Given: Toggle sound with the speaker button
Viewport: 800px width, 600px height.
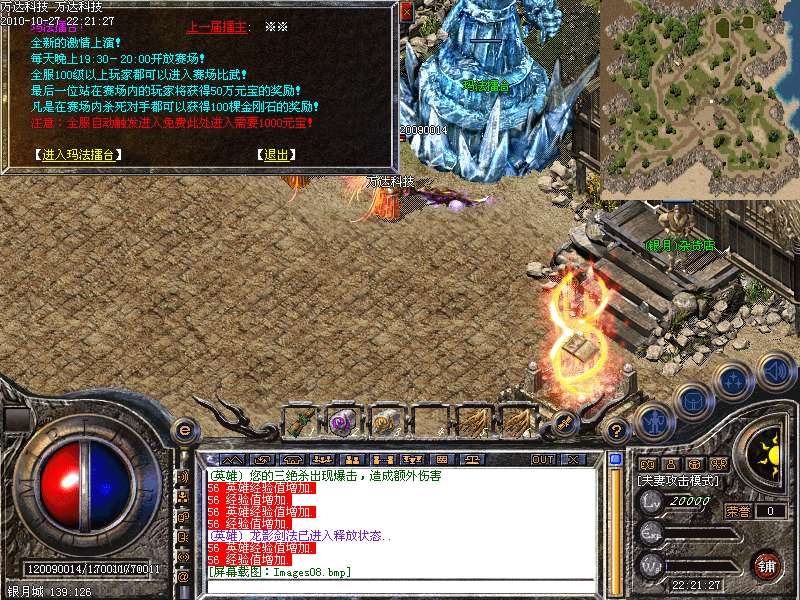Looking at the screenshot, I should pos(774,371).
